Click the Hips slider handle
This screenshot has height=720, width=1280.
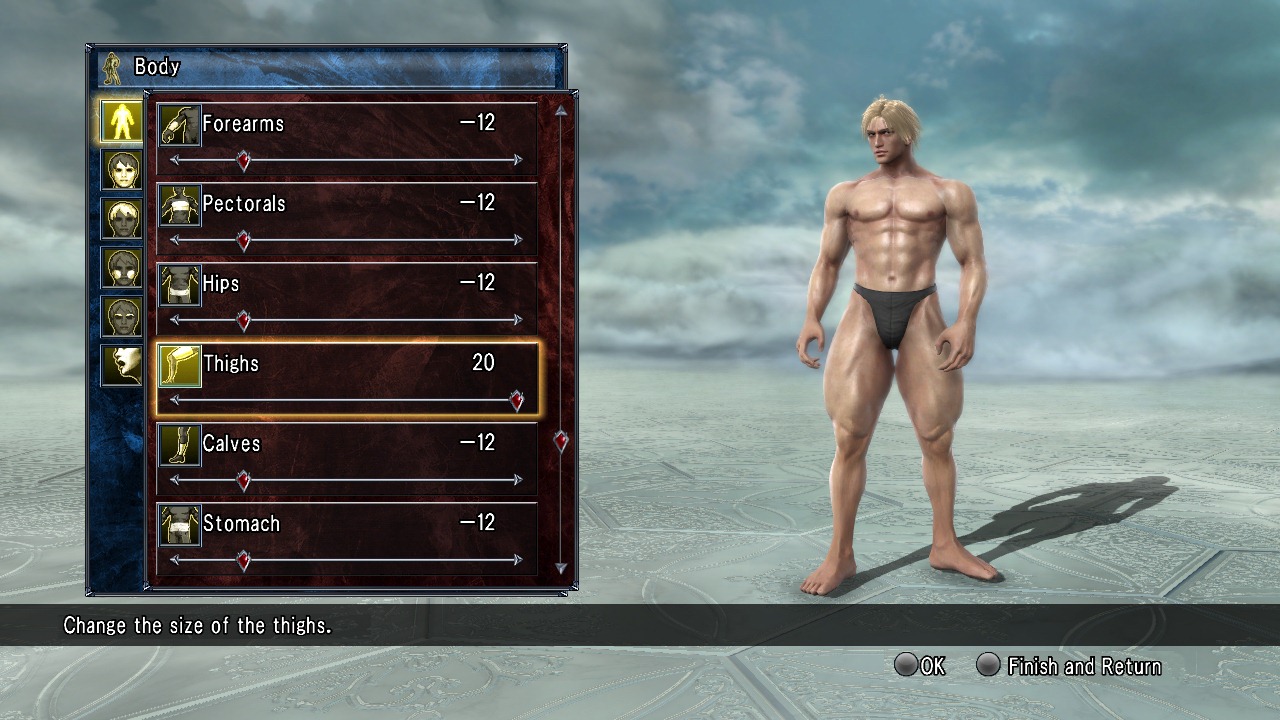coord(243,320)
